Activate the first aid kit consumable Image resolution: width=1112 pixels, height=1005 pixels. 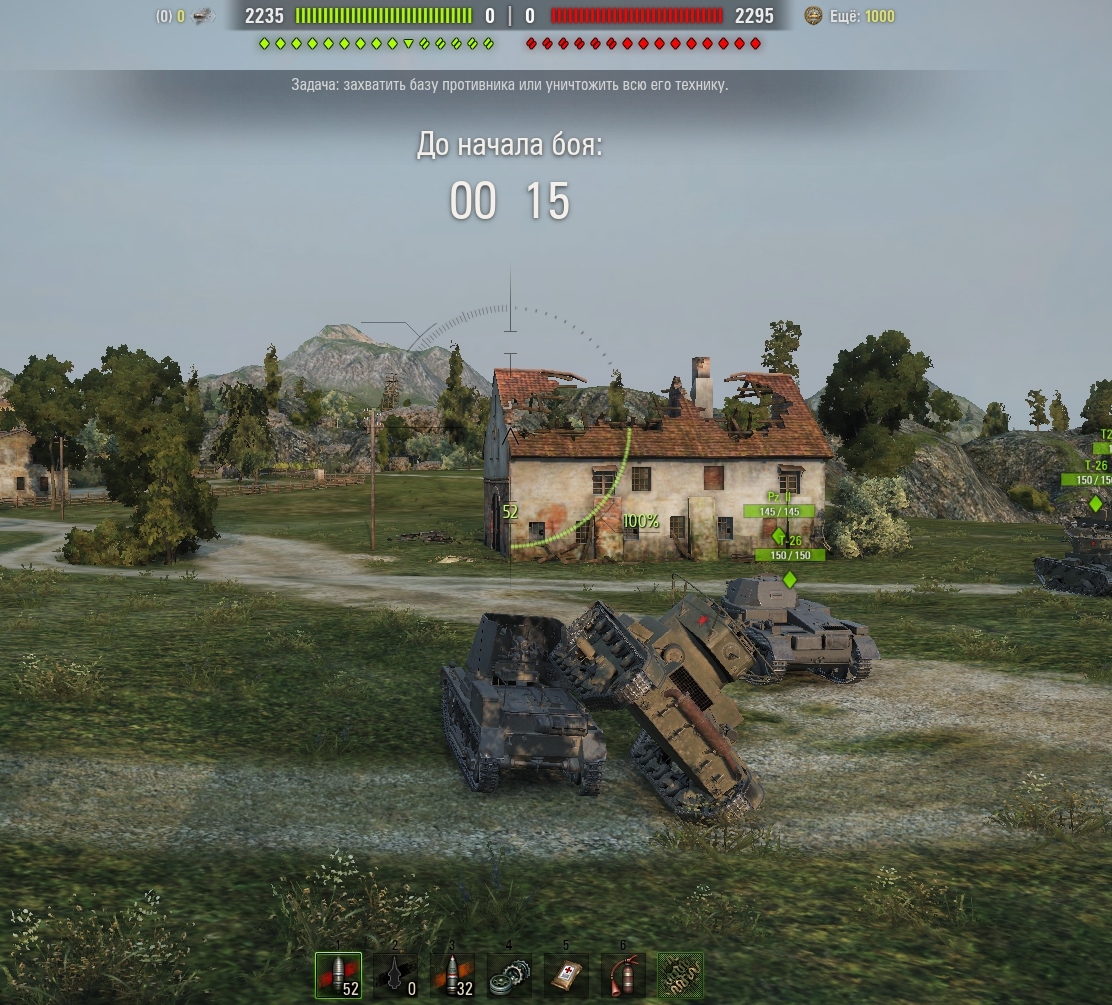(x=566, y=975)
